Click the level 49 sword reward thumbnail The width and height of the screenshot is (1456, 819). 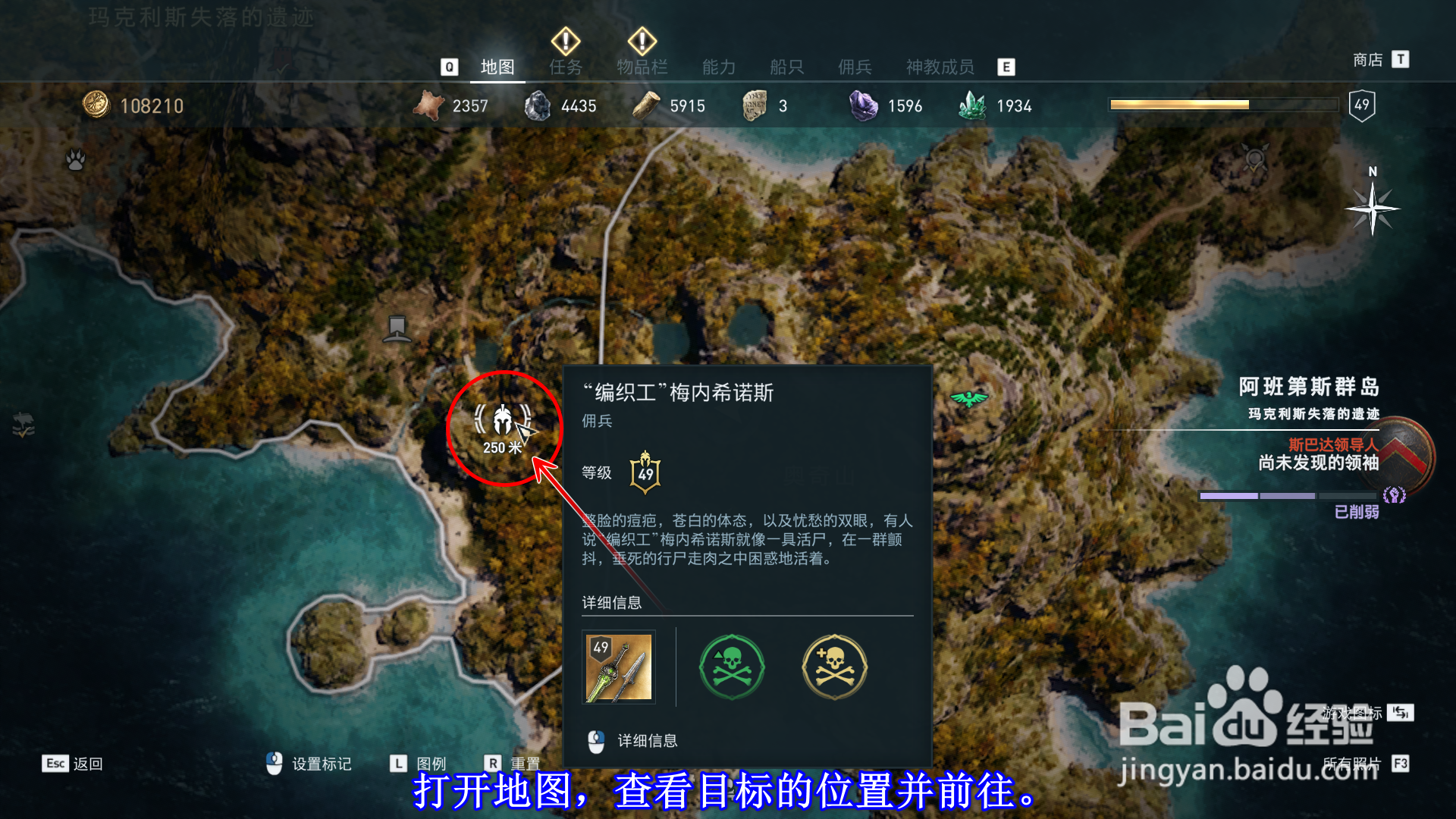[617, 667]
